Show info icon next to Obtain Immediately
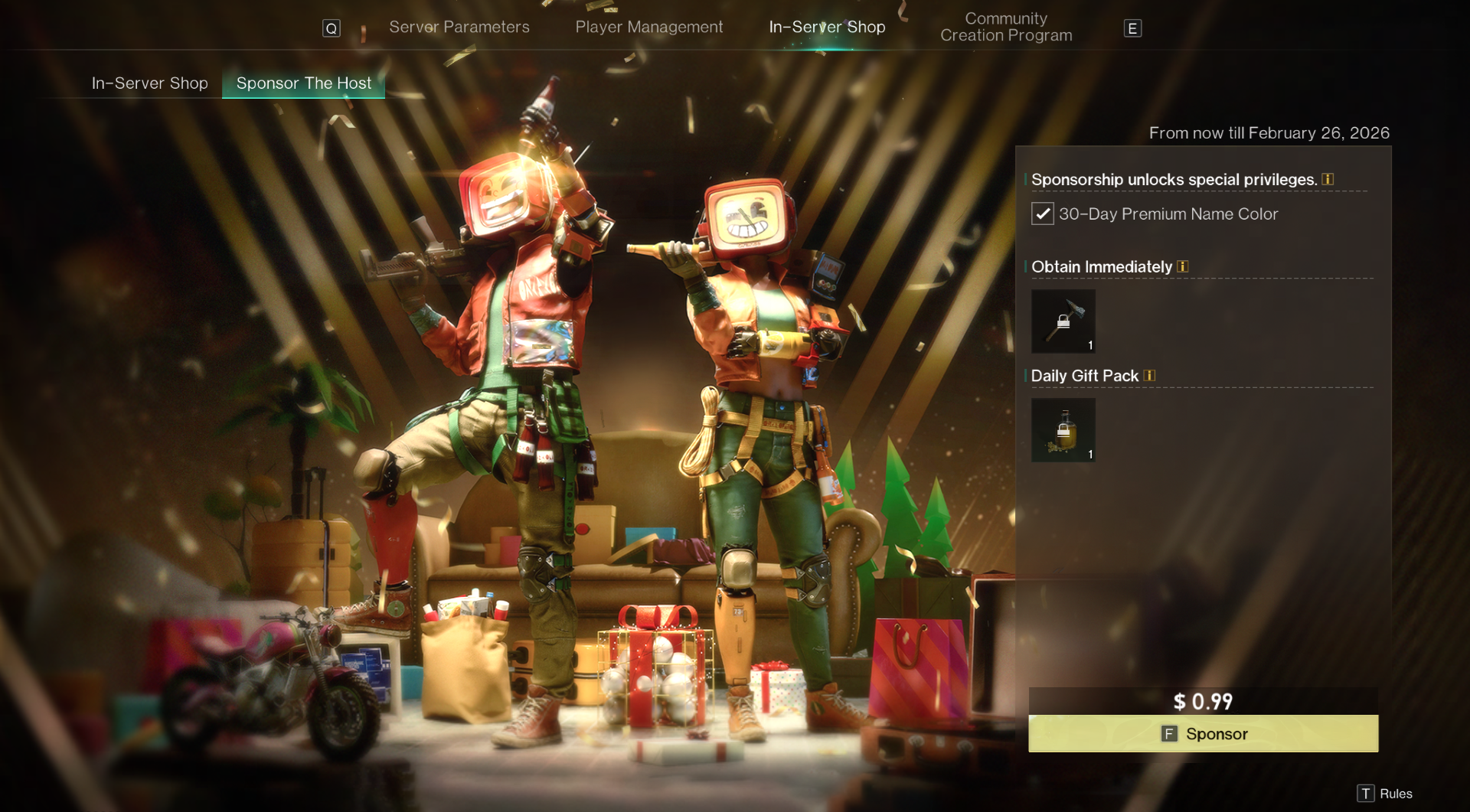Screen dimensions: 1470x812 tap(1182, 267)
